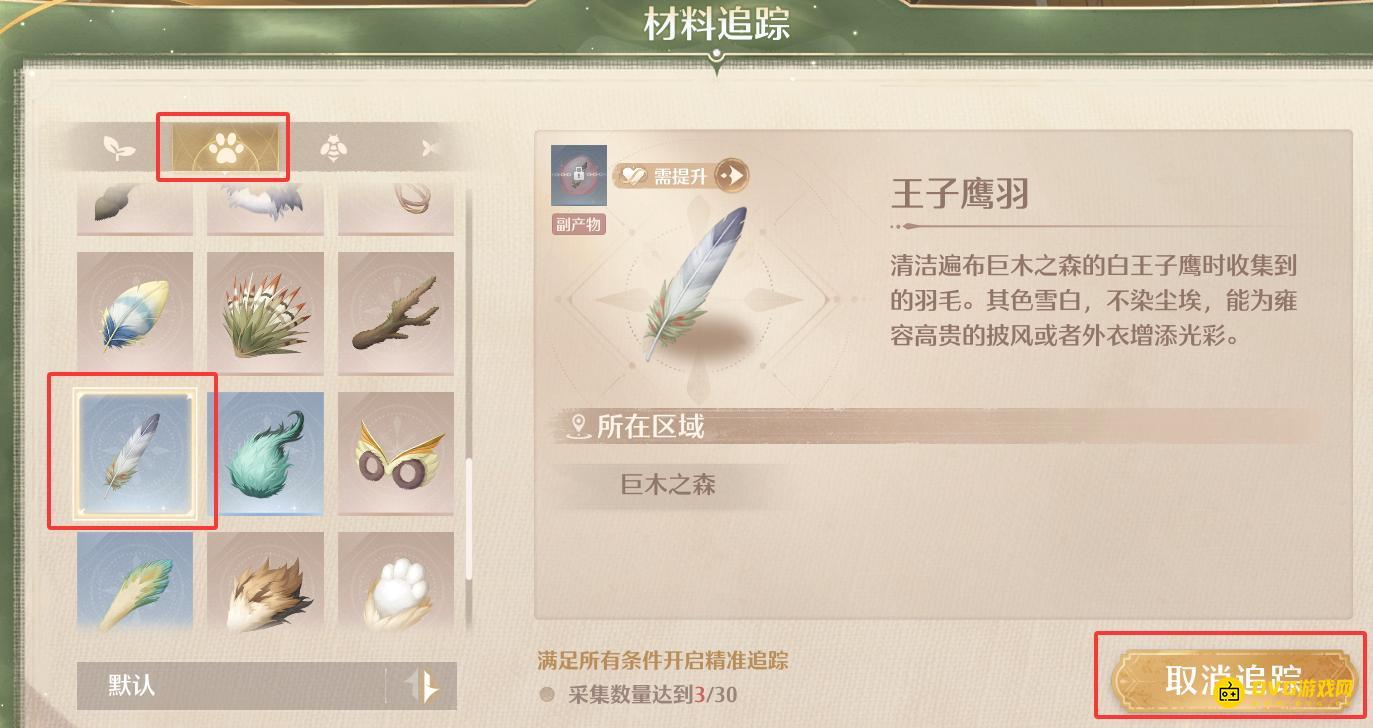Open the insect materials category
Screen dimensions: 1373x728
coord(333,146)
